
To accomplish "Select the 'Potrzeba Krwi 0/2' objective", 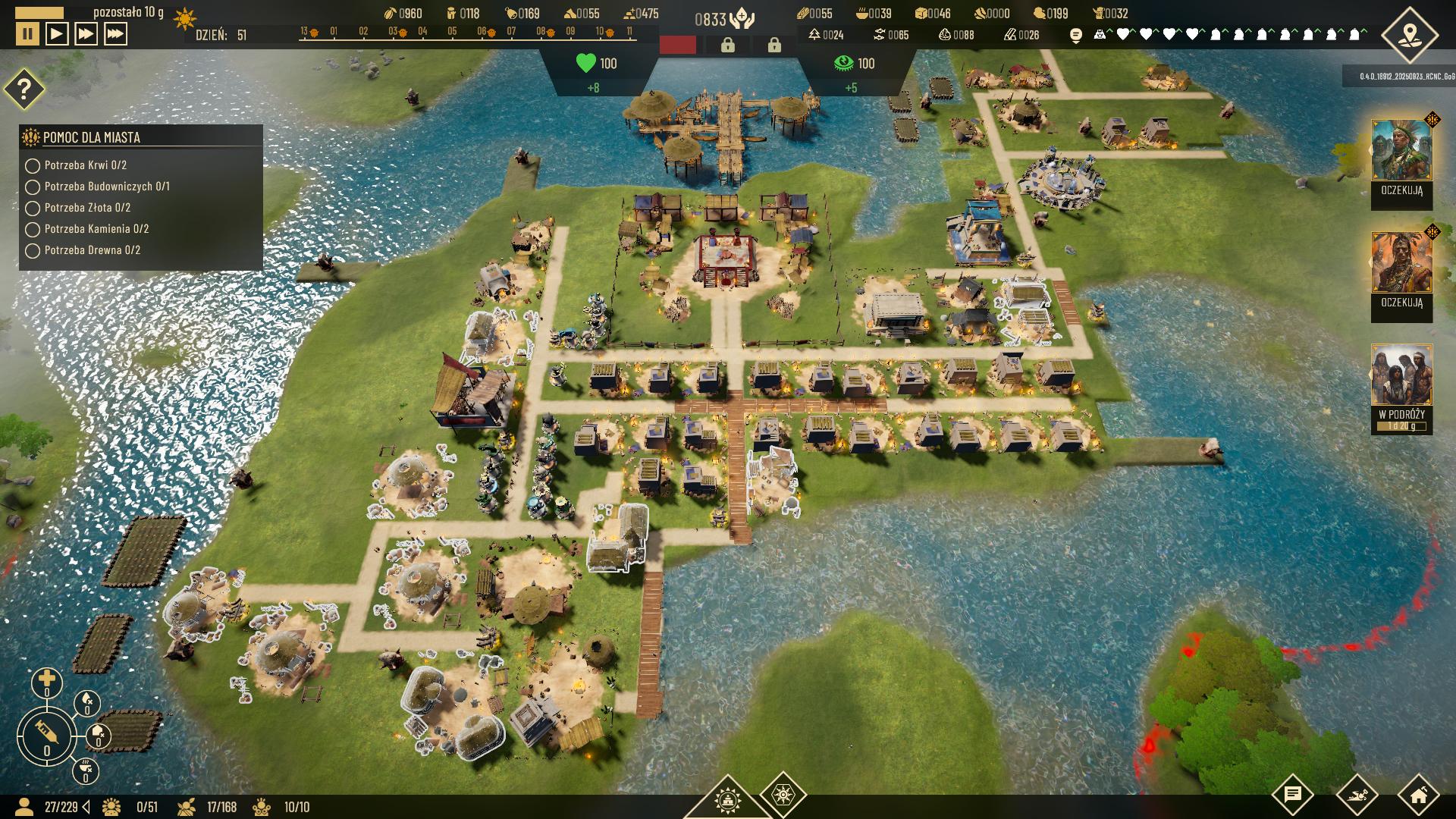I will coord(85,165).
